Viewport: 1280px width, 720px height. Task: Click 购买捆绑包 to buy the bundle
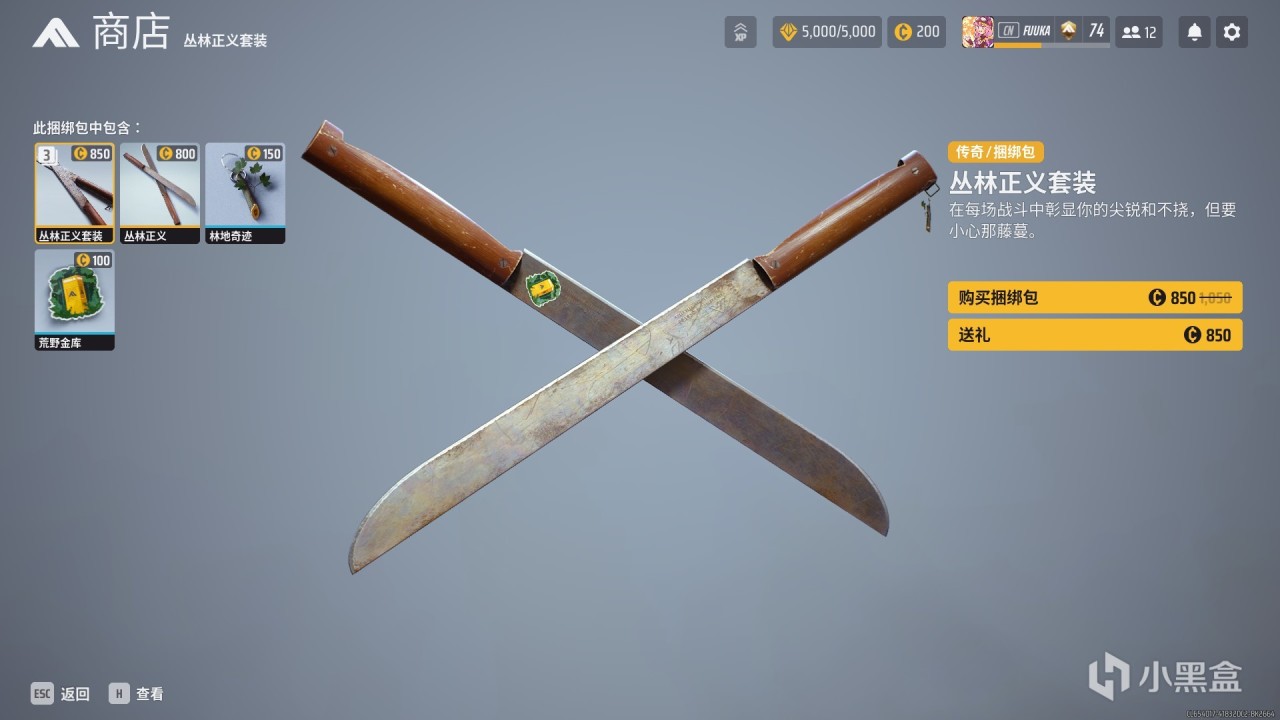pyautogui.click(x=1094, y=297)
